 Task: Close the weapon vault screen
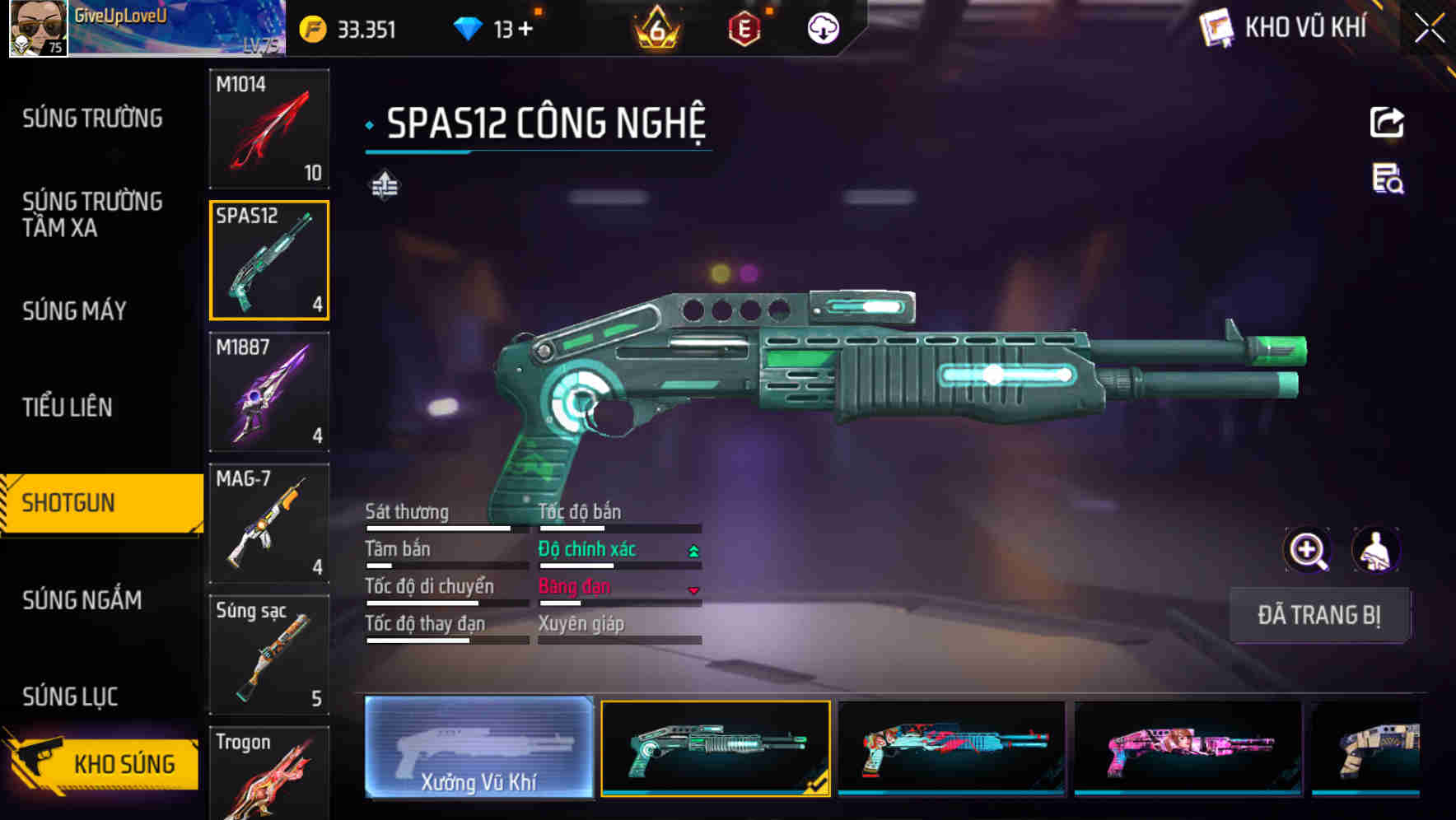1429,28
